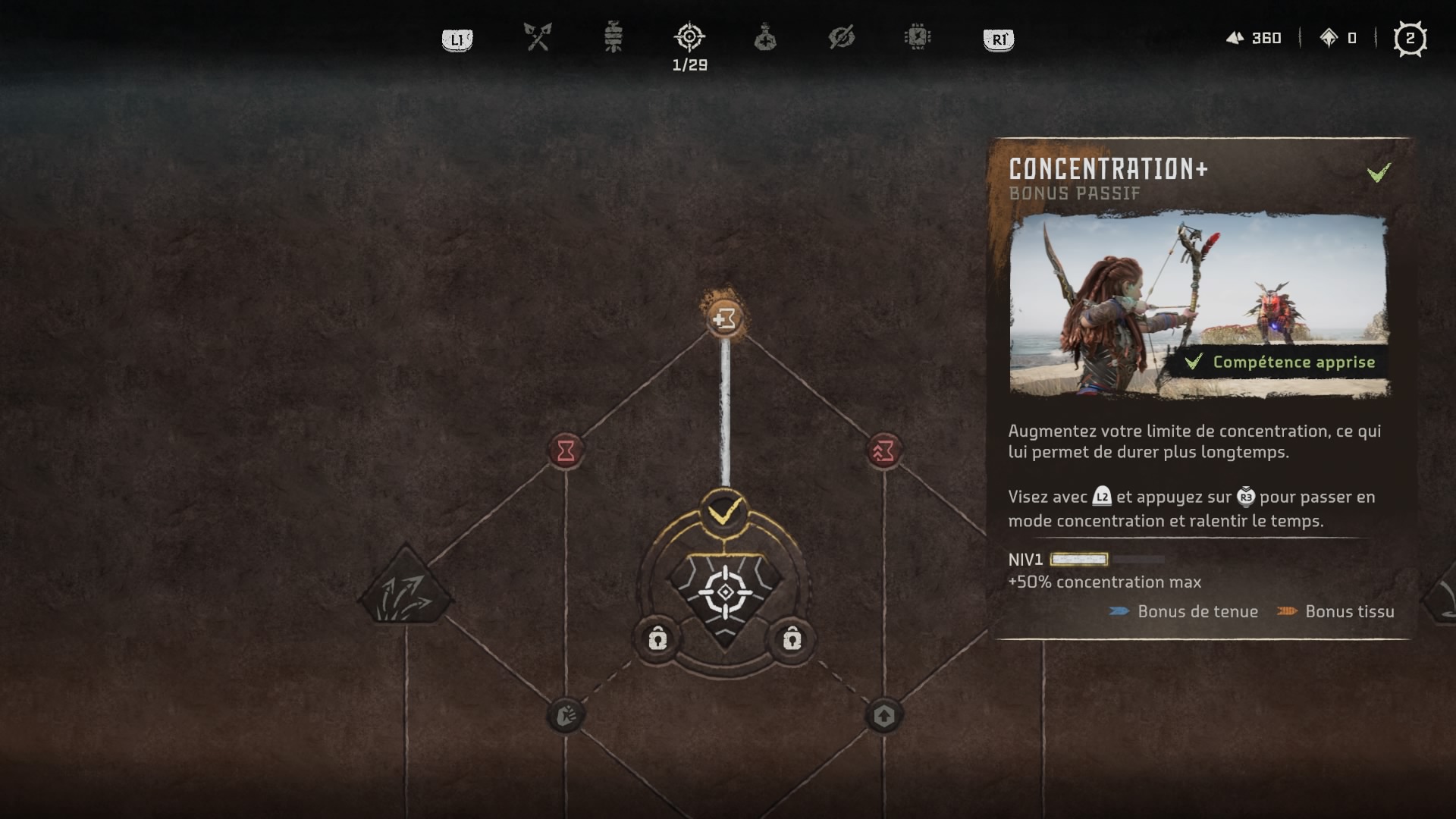Switch to the Warrior crossed-weapons tab

point(538,36)
